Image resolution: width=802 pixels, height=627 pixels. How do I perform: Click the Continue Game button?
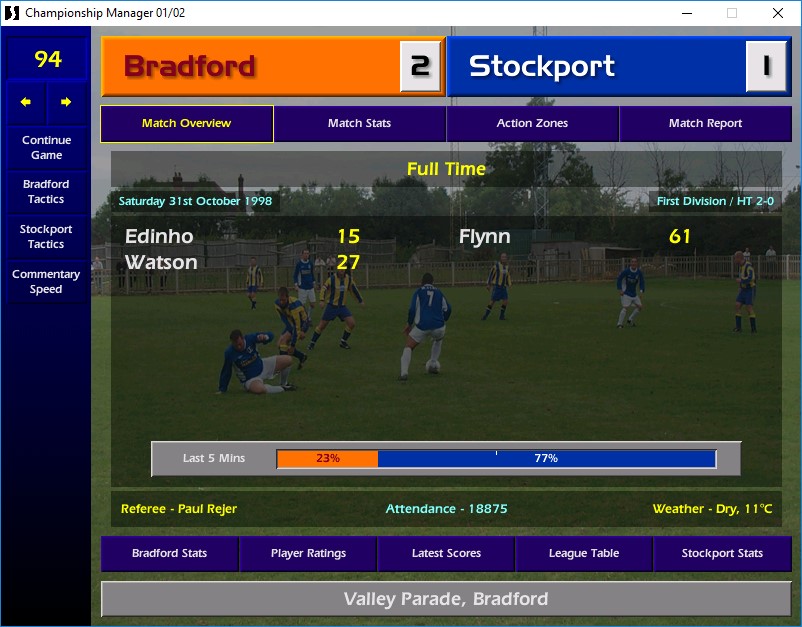(x=46, y=148)
